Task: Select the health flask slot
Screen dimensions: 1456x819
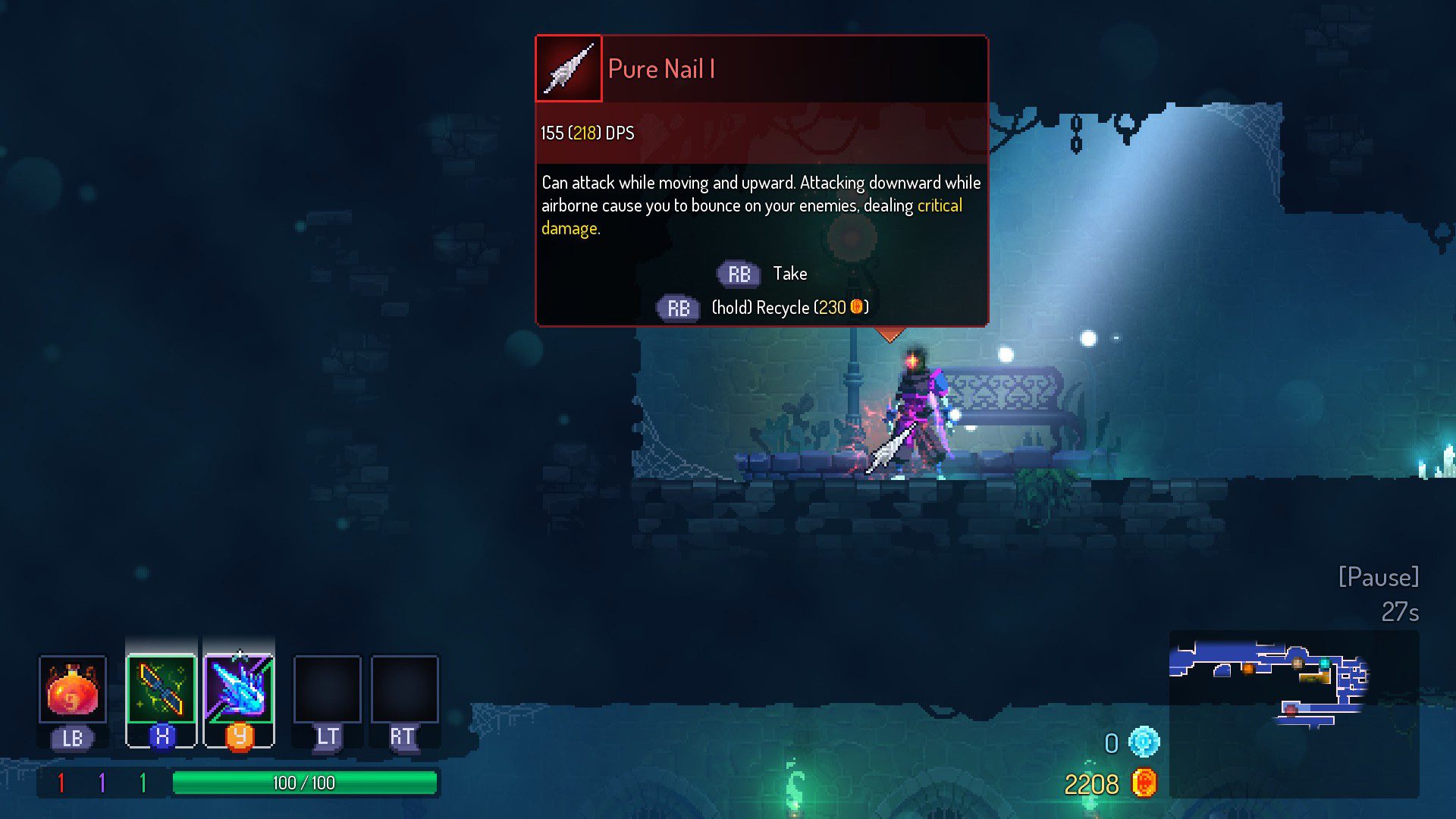Action: pos(72,689)
